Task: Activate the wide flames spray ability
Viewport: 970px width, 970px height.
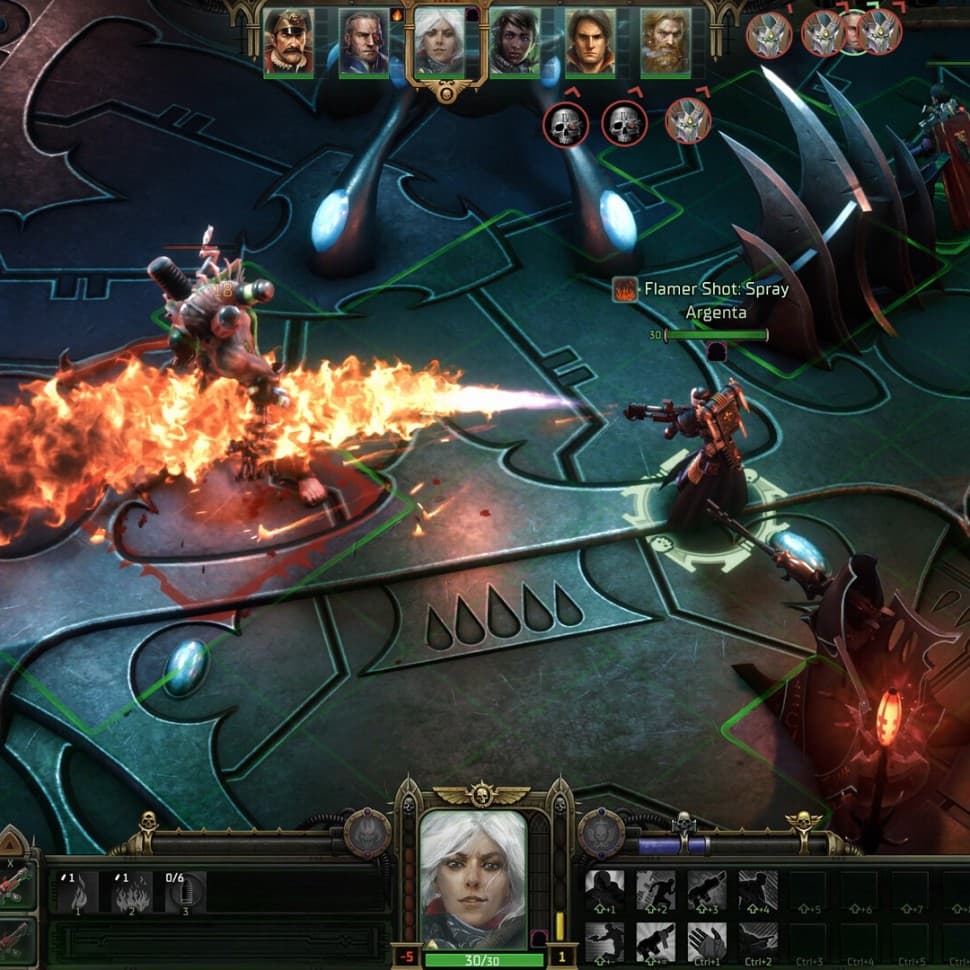Action: [x=132, y=890]
